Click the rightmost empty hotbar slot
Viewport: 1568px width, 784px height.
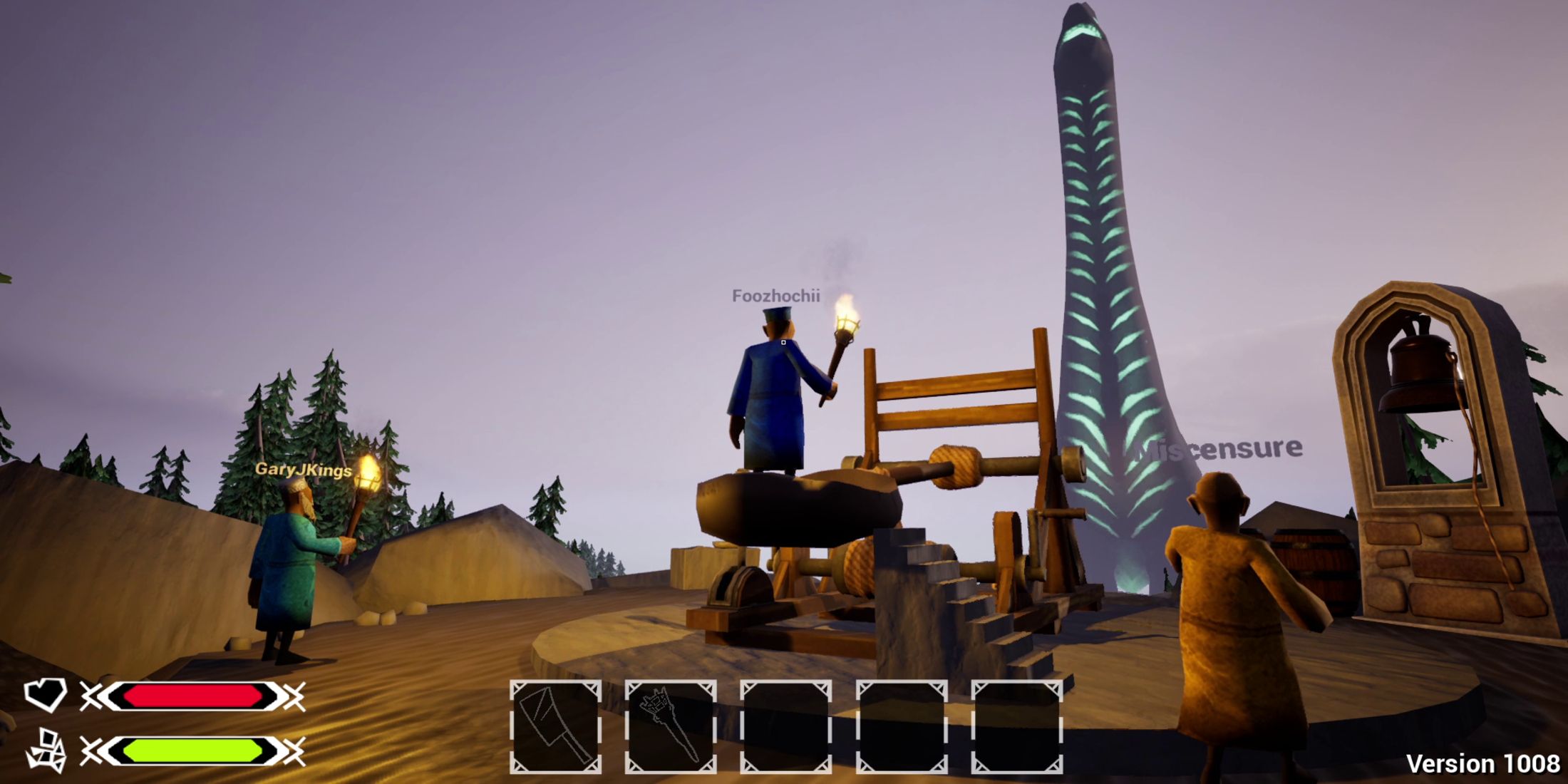point(1018,722)
